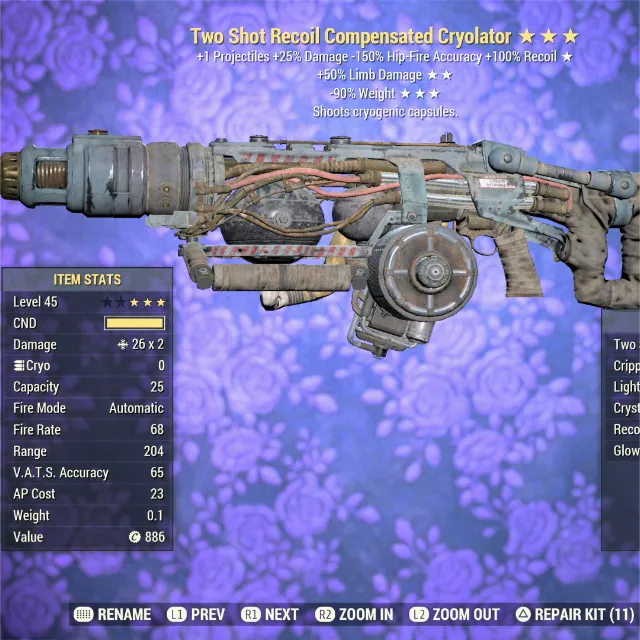This screenshot has width=640, height=640.
Task: Go to the Prev item
Action: pyautogui.click(x=194, y=615)
